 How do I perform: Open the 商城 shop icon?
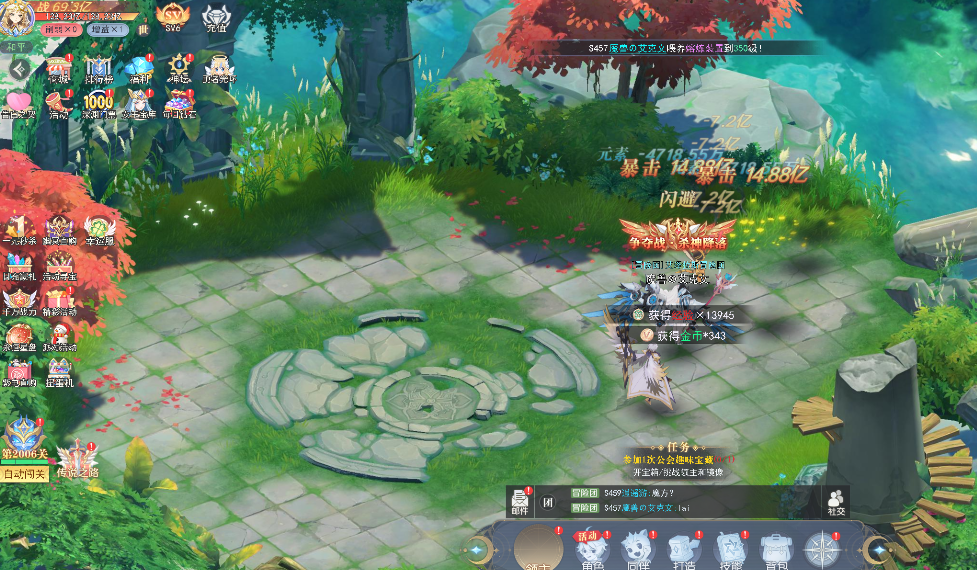point(58,70)
